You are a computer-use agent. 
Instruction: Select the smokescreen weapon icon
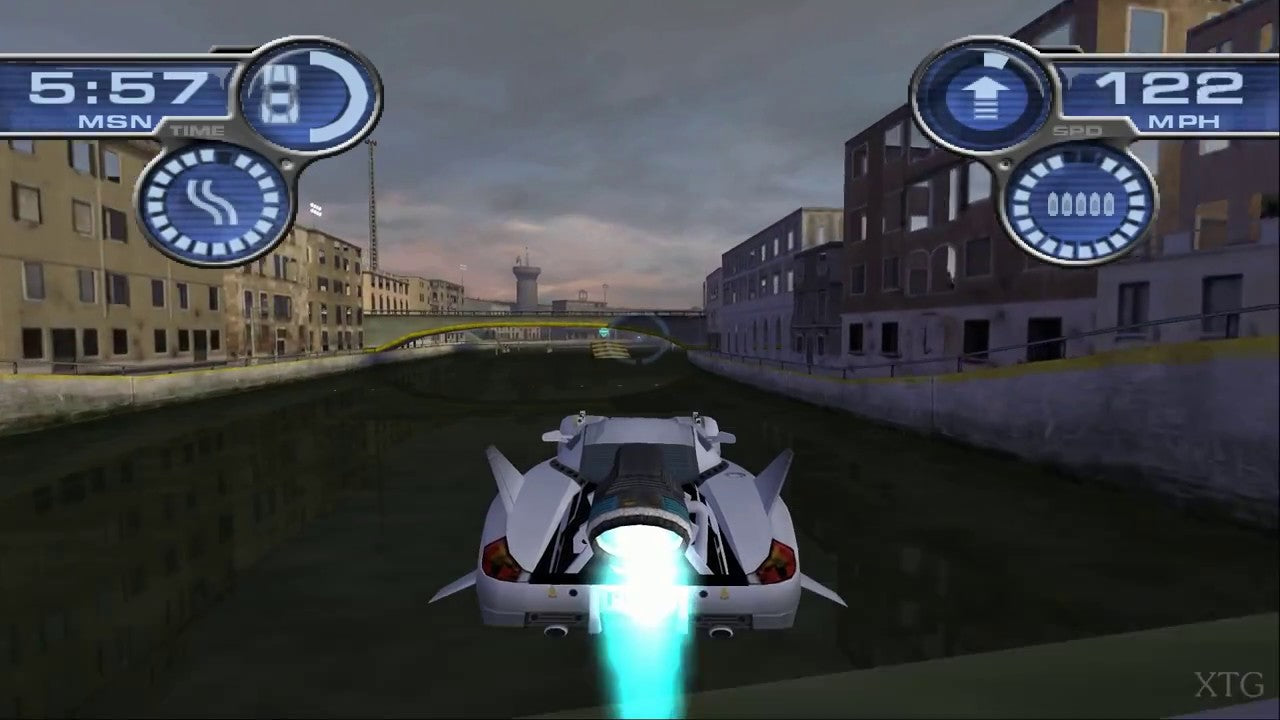point(213,202)
